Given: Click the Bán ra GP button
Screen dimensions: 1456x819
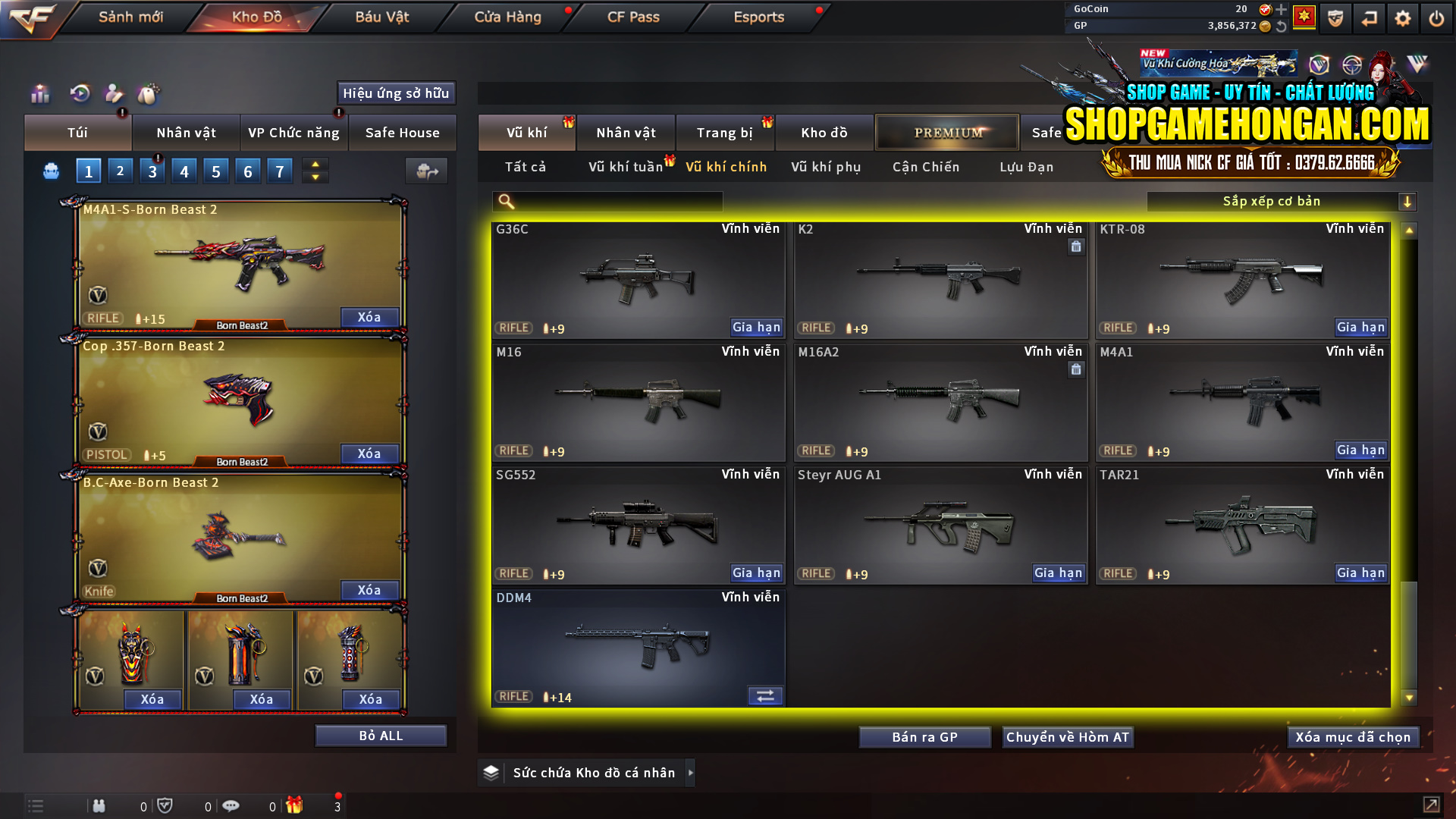Looking at the screenshot, I should (924, 736).
